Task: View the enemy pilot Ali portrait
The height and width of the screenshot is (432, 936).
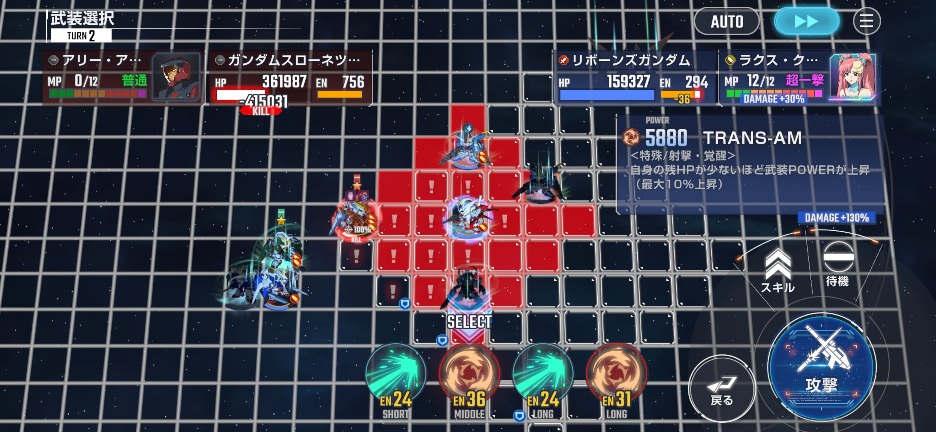Action: 175,77
